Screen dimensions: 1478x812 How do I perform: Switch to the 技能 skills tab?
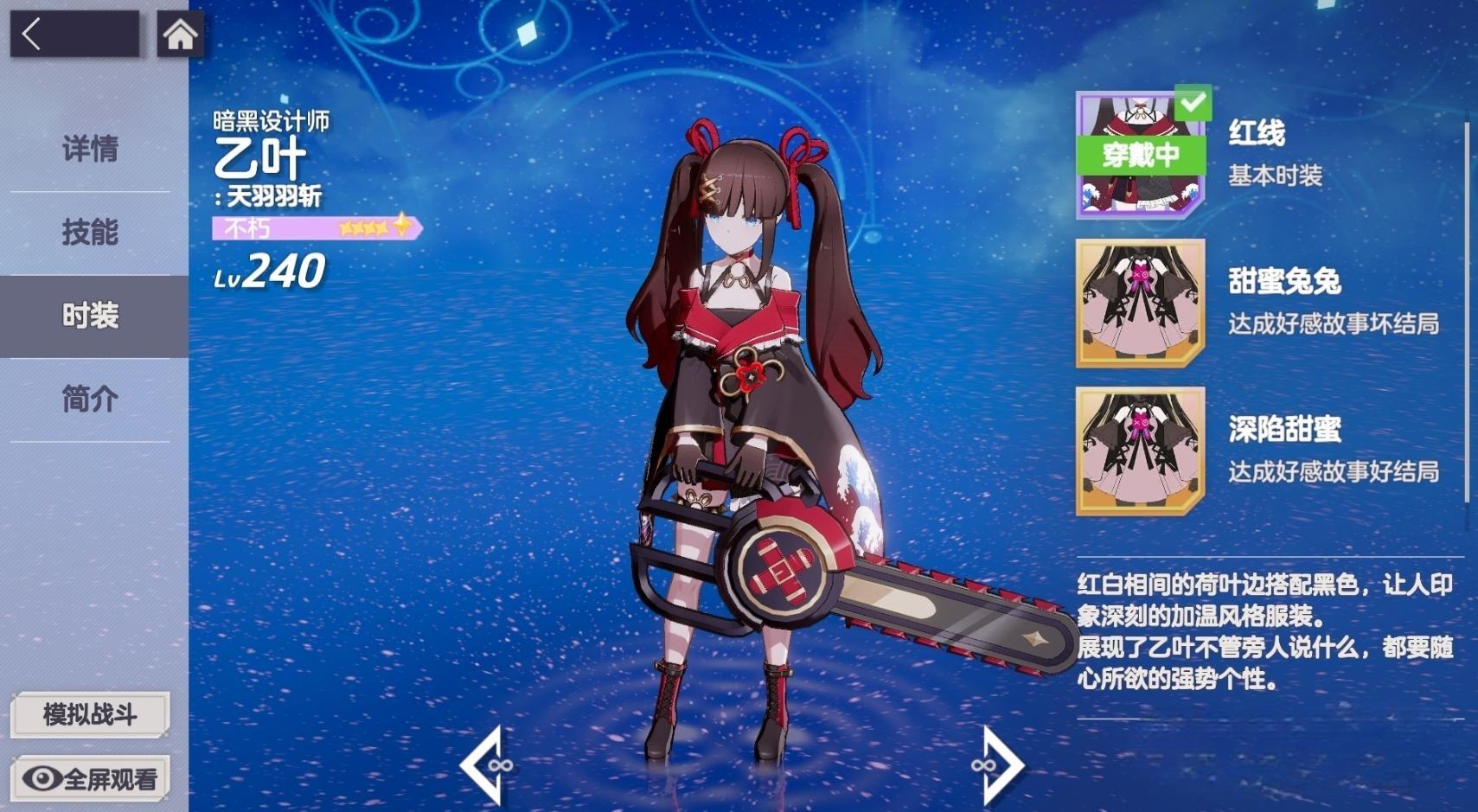[x=90, y=232]
